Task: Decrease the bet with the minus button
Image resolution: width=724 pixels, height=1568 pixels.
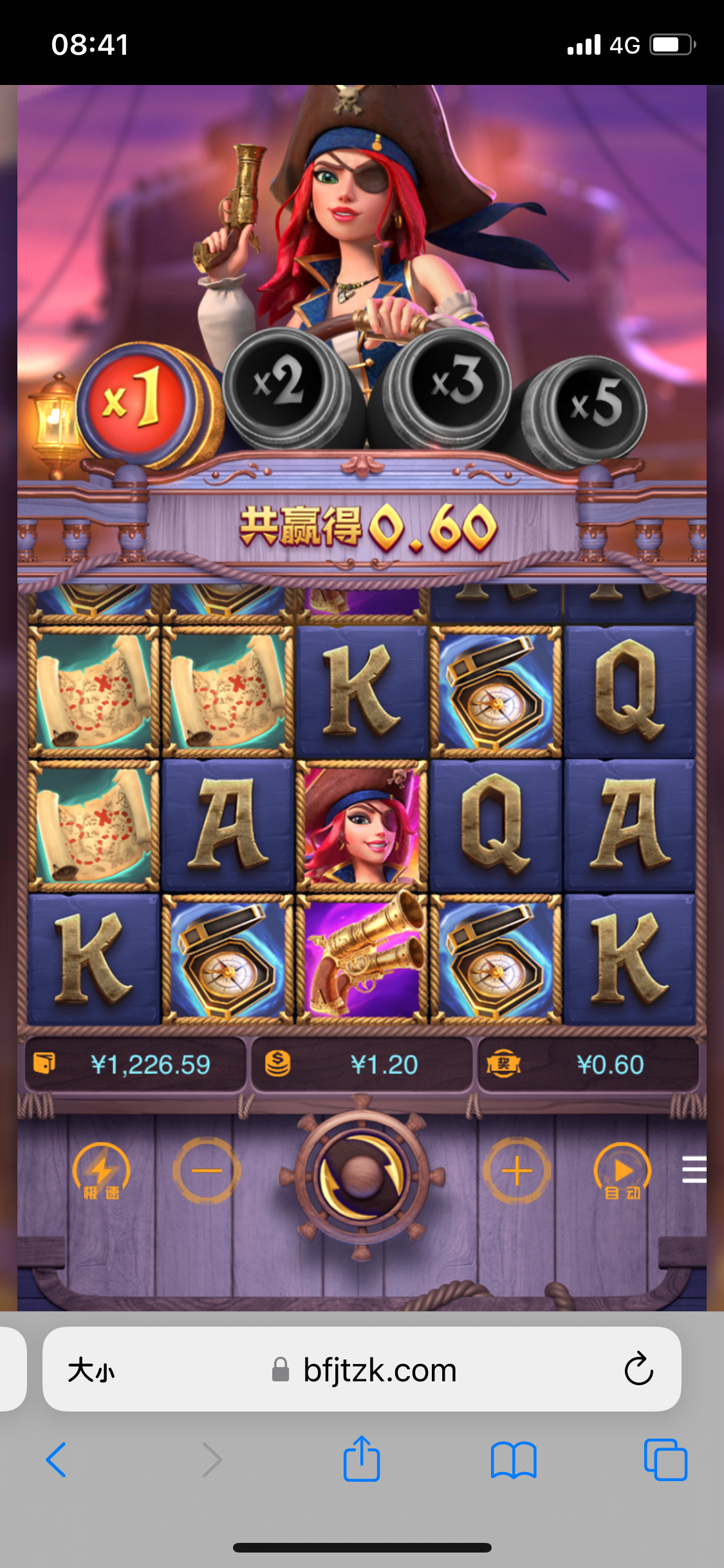Action: tap(207, 1171)
